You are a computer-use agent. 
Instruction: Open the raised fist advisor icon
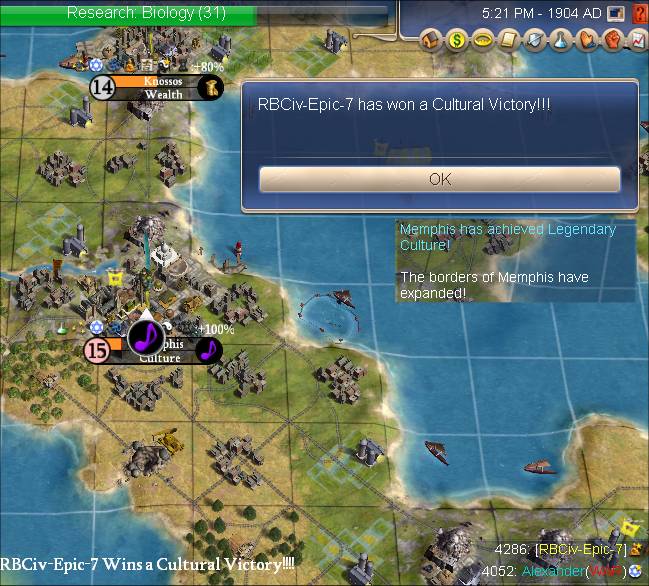coord(610,40)
